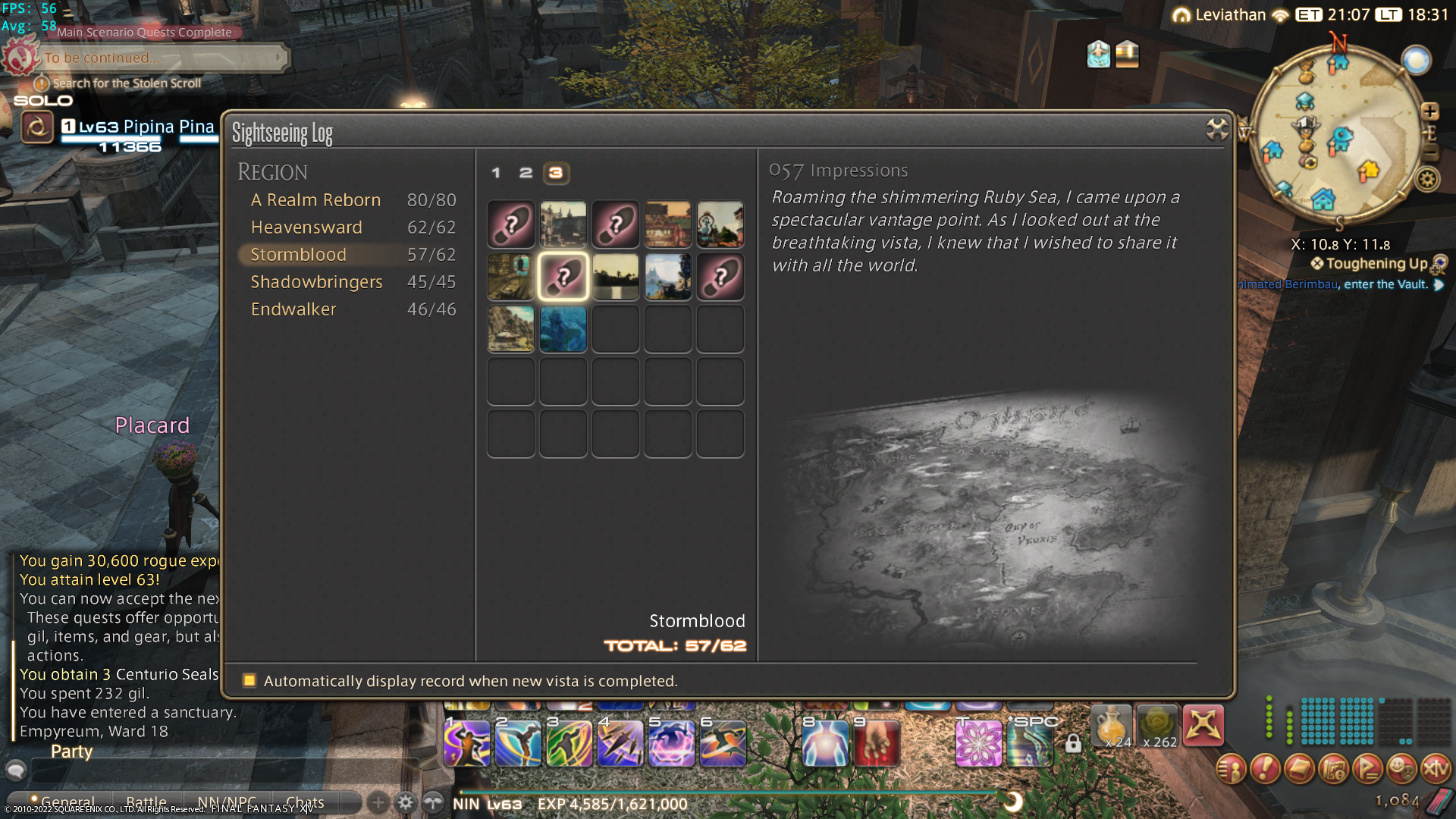Switch to the Battle chat tab
Image resolution: width=1456 pixels, height=819 pixels.
pyautogui.click(x=146, y=802)
